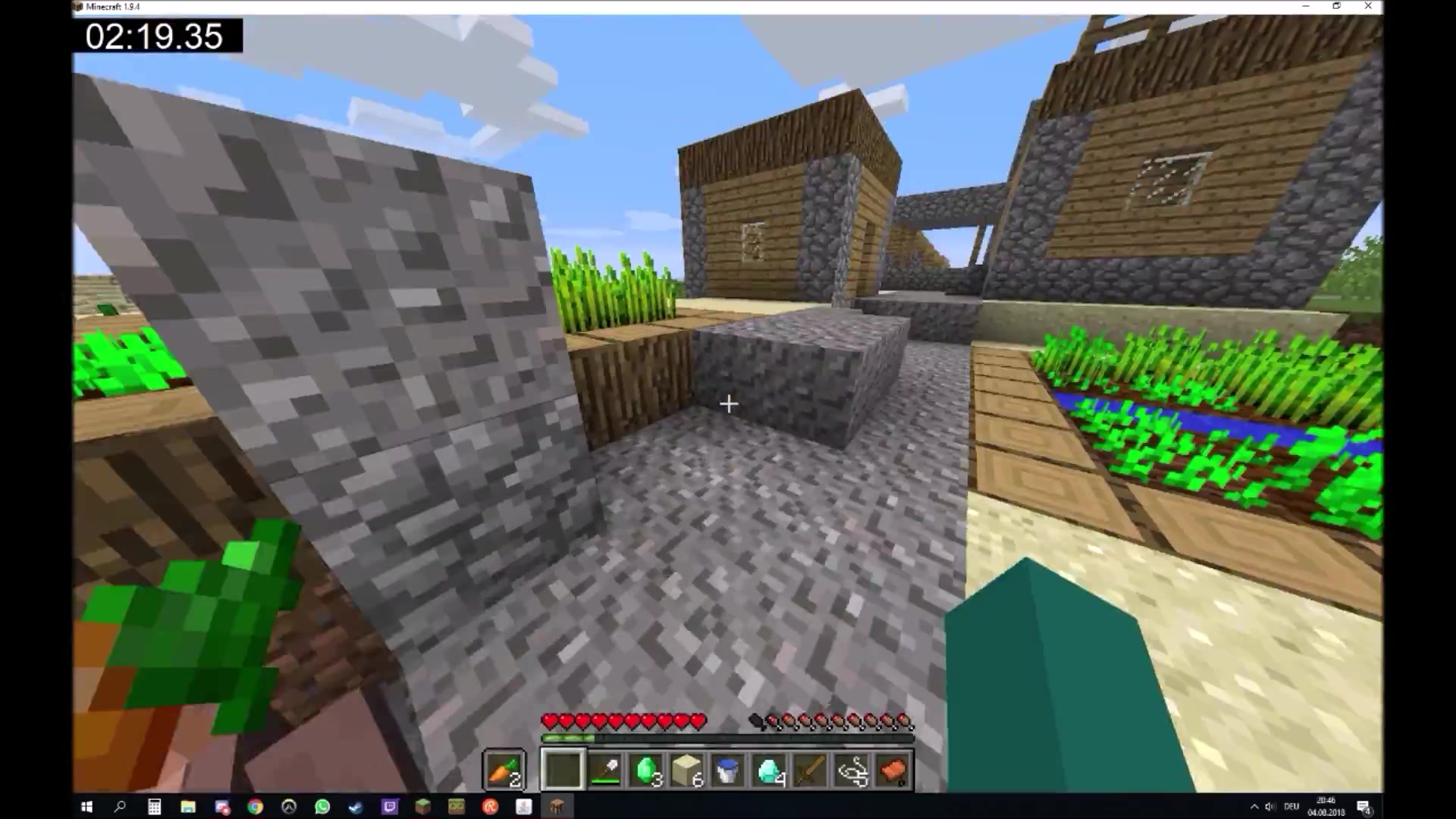Viewport: 1456px width, 819px height.
Task: Open Windows Search from the taskbar
Action: pos(120,806)
